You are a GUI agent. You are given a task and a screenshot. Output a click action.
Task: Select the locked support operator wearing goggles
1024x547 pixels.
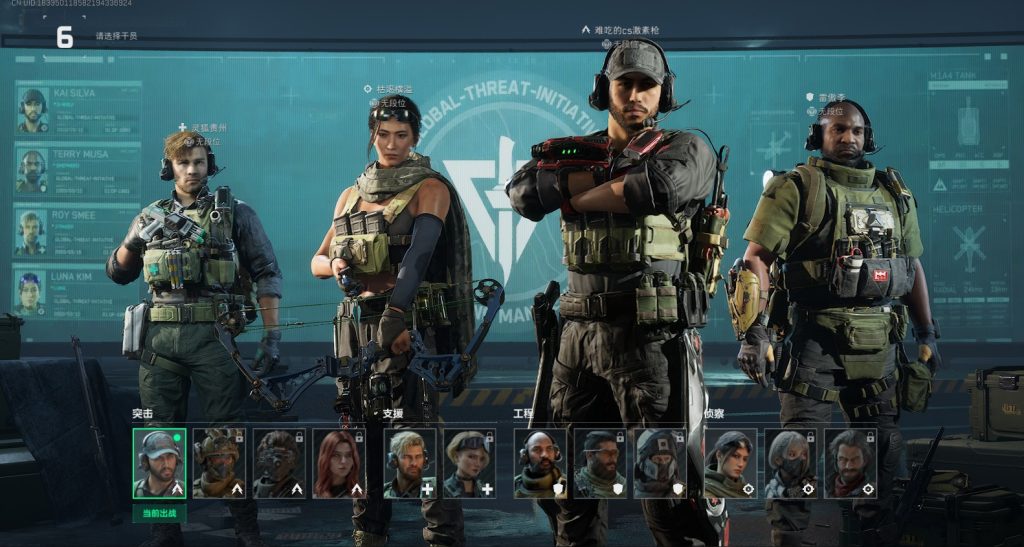click(469, 463)
